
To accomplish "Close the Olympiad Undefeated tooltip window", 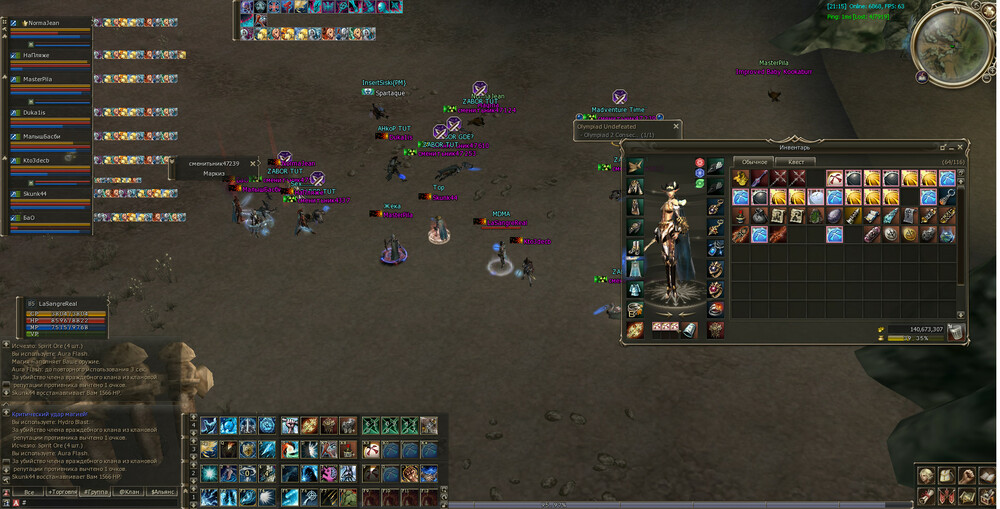I will [676, 127].
